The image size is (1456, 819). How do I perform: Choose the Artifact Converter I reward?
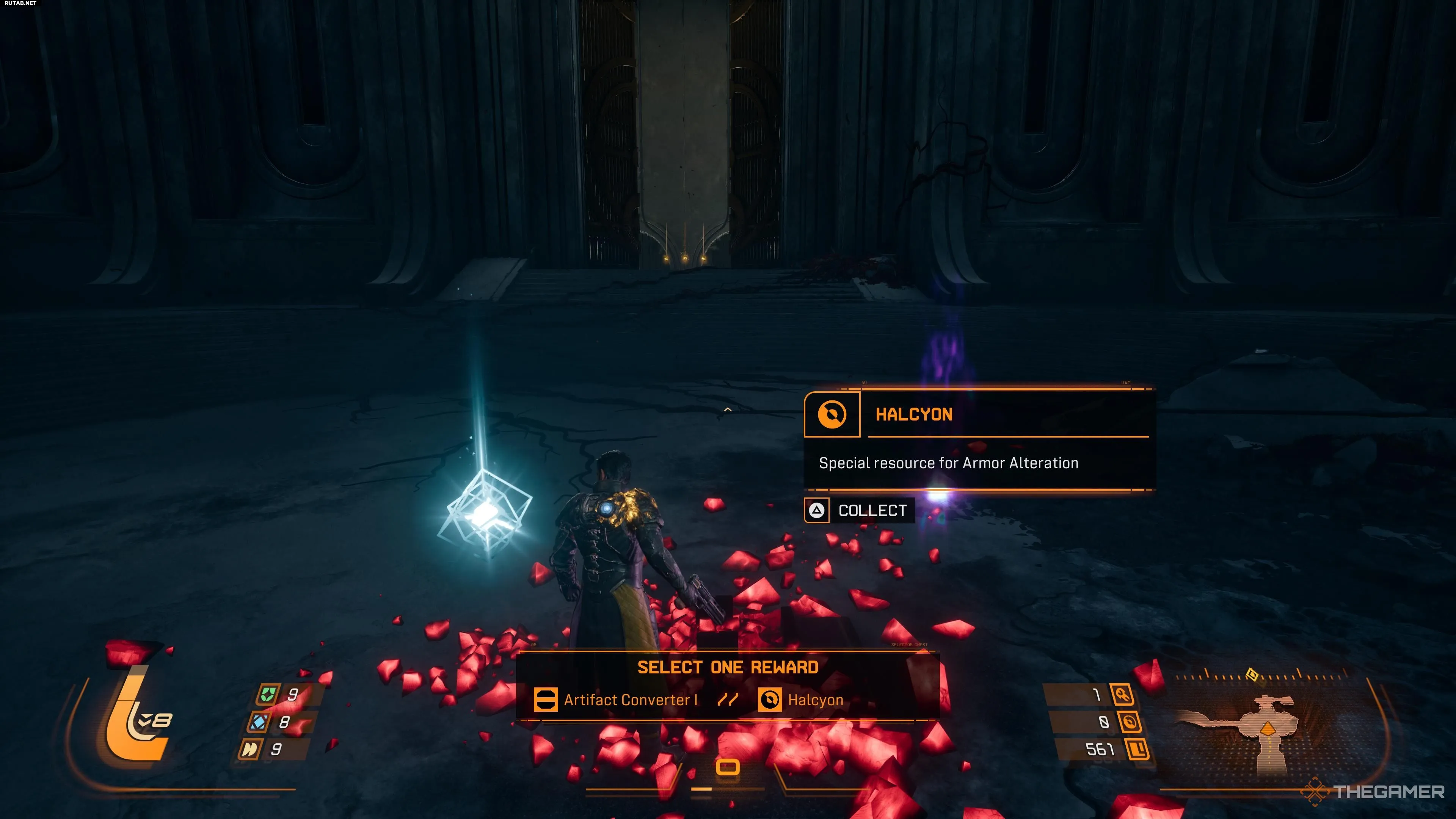616,700
